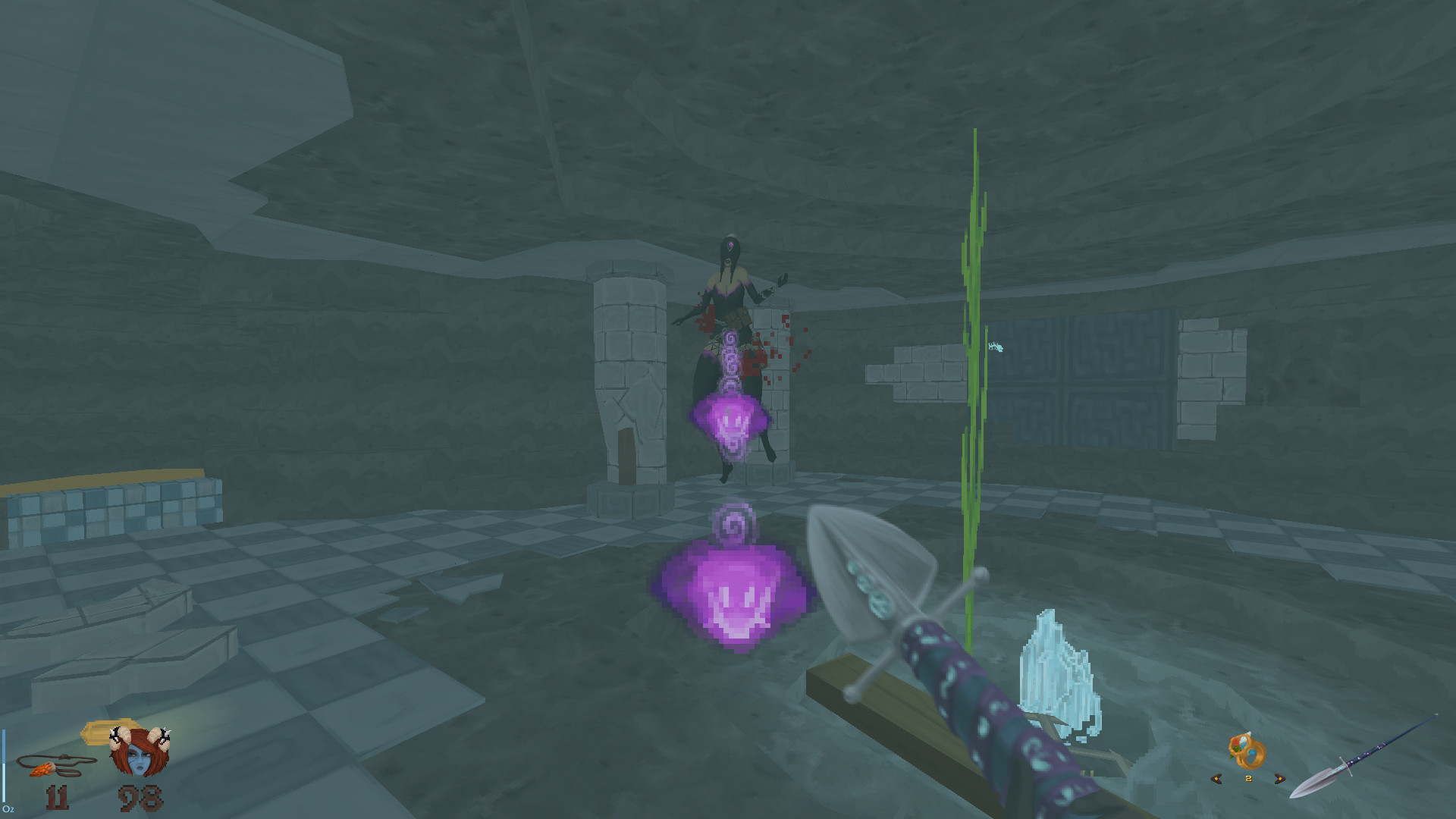Click the right inventory cycle arrow
This screenshot has height=819, width=1456.
coord(1280,780)
